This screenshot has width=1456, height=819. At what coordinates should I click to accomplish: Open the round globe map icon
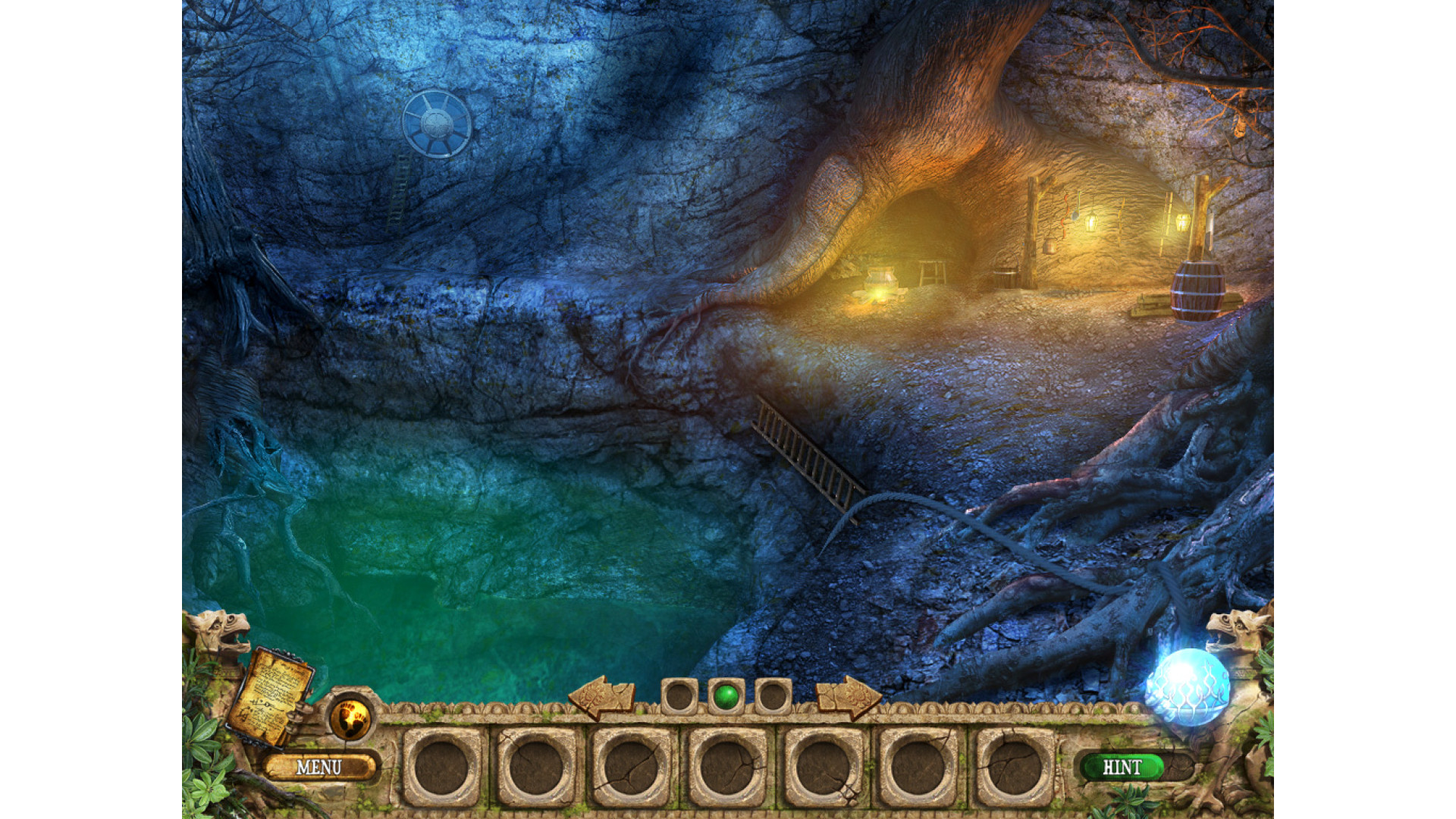350,717
